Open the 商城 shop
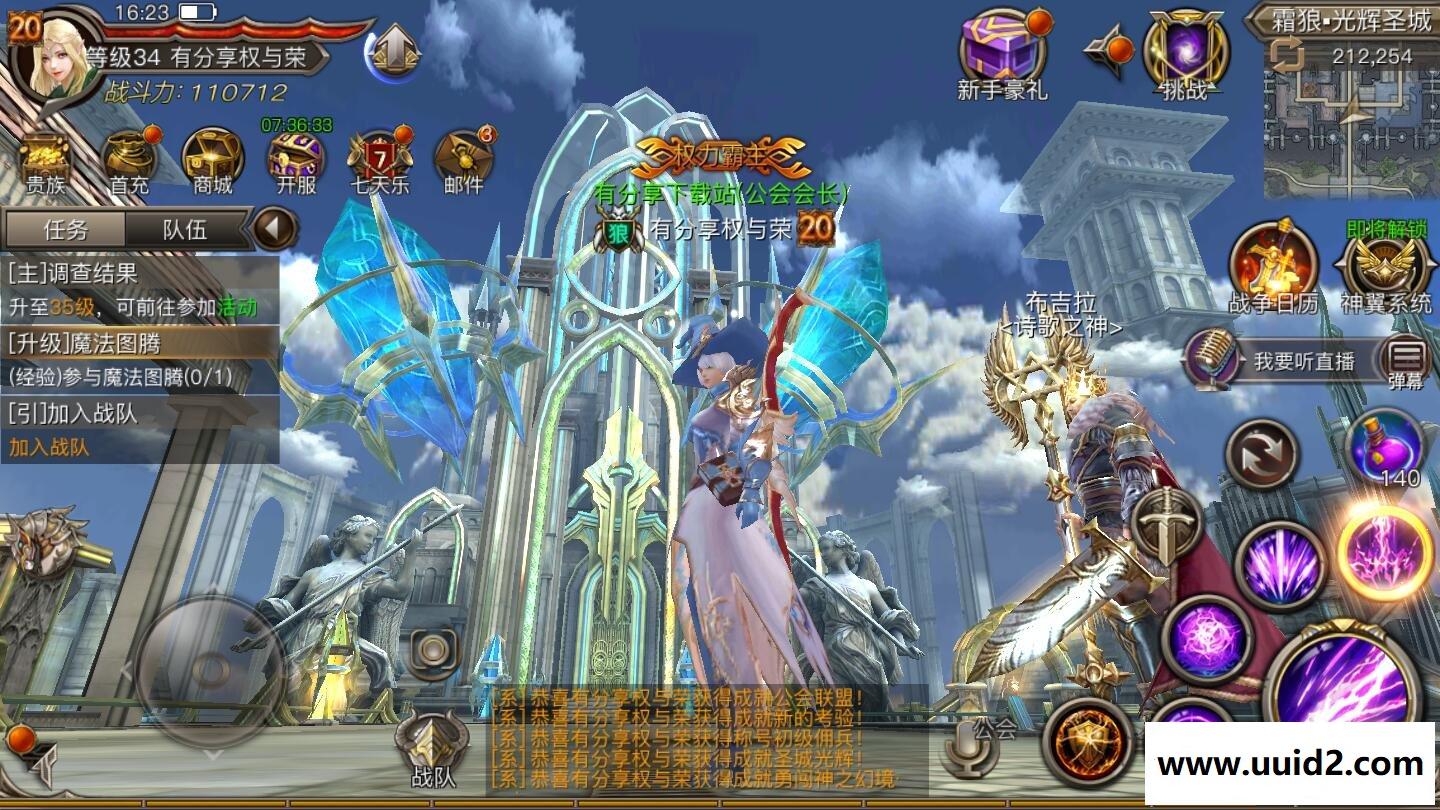The width and height of the screenshot is (1440, 810). pyautogui.click(x=213, y=162)
